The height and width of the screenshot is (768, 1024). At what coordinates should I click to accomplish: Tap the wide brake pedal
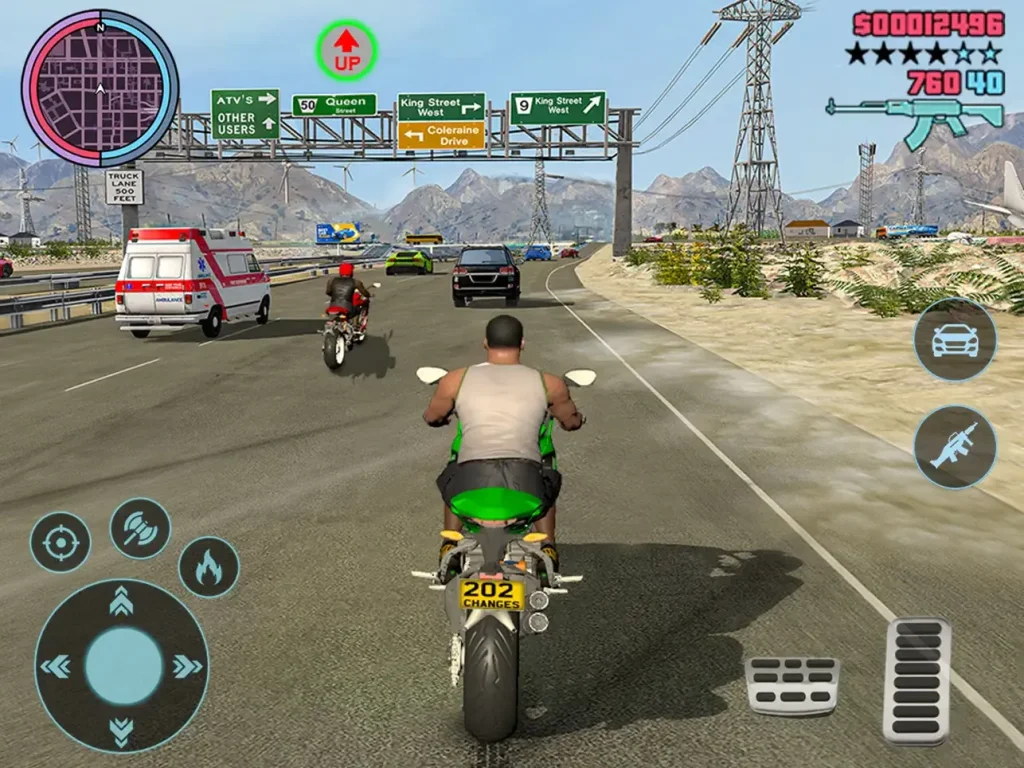pyautogui.click(x=792, y=684)
